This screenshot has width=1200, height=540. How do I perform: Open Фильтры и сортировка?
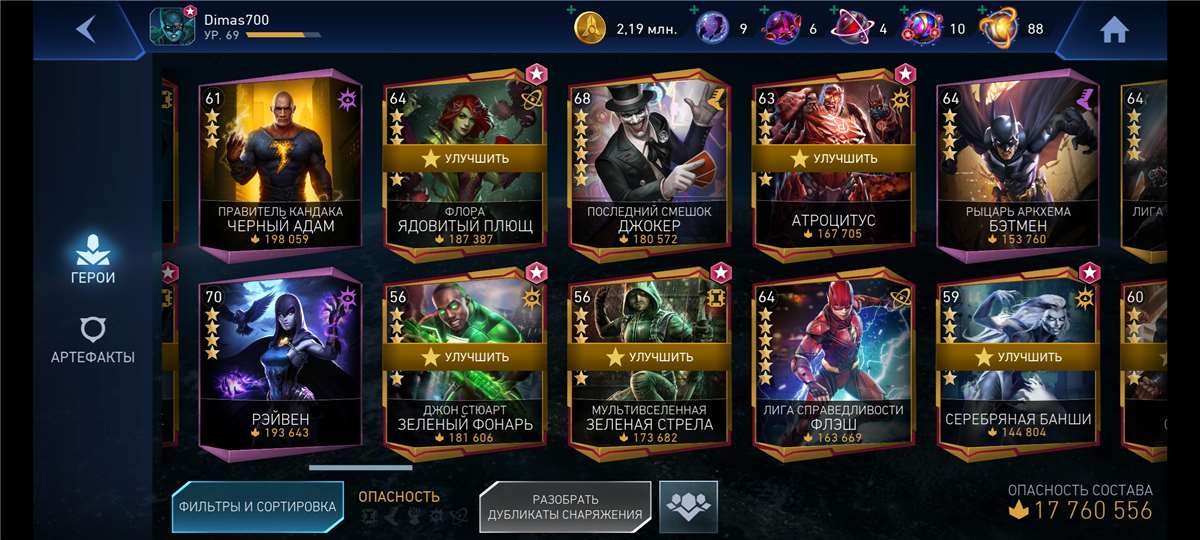point(257,507)
